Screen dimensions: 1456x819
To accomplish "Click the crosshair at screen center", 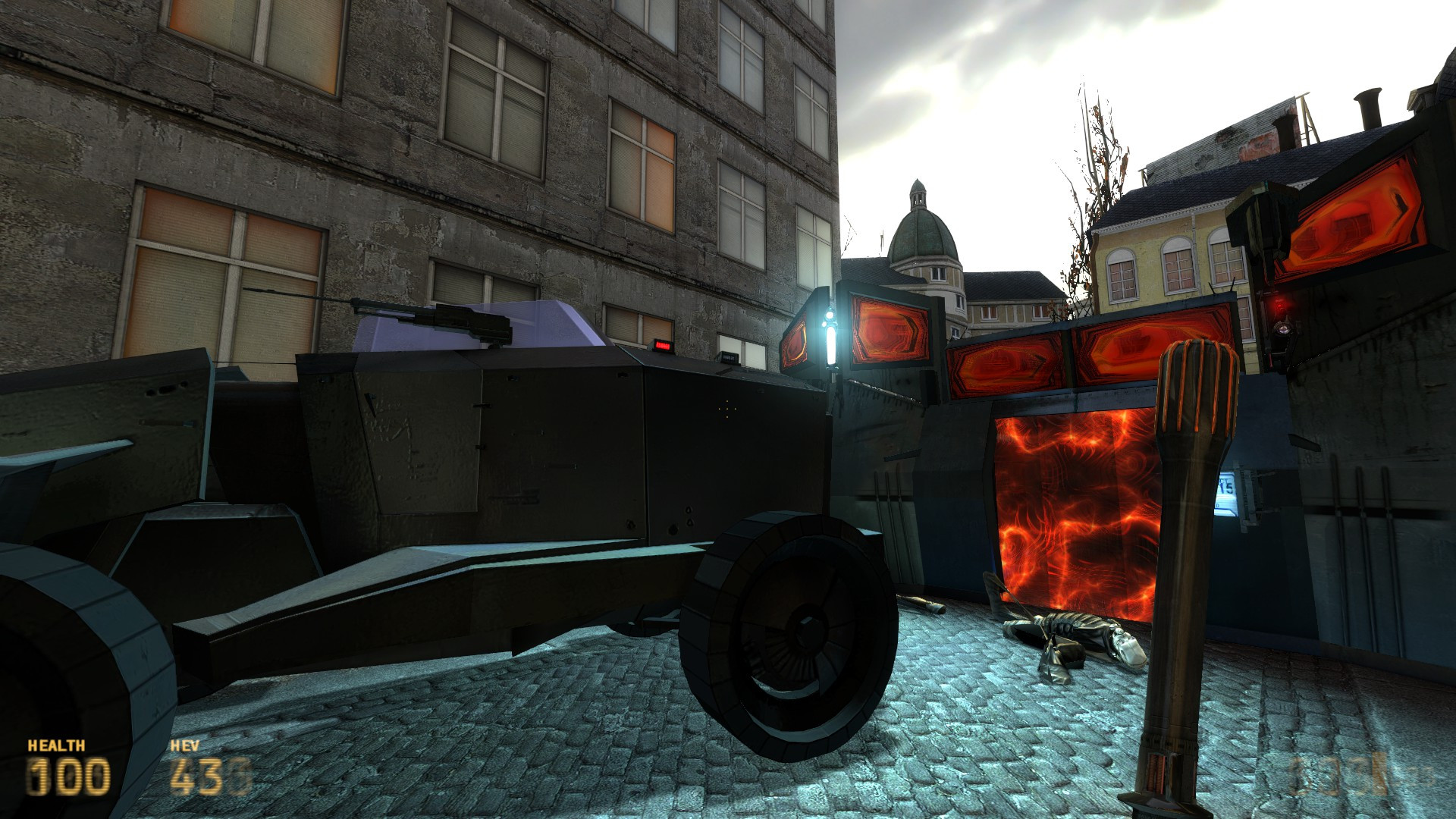I will pos(728,409).
